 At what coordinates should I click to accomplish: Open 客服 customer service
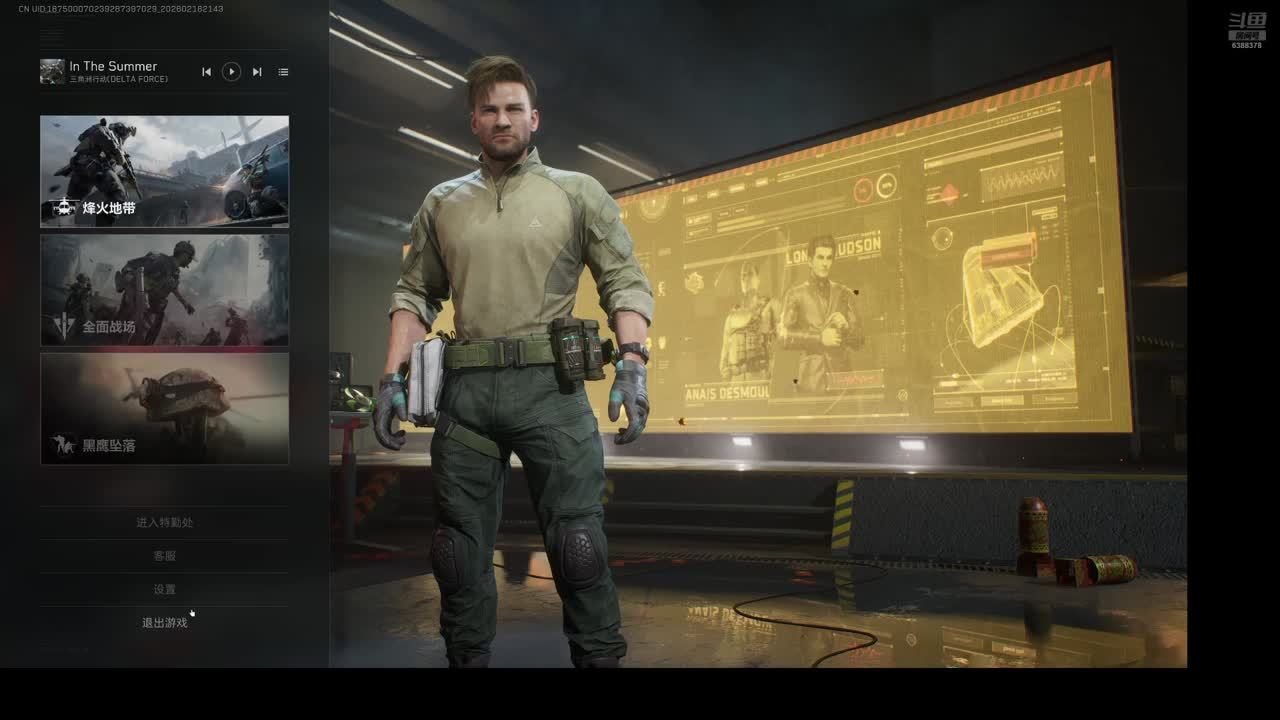click(164, 556)
